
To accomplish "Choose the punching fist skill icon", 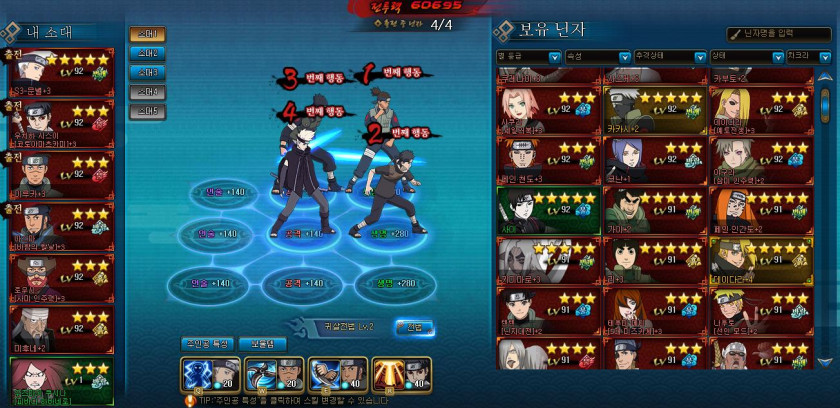I will click(336, 374).
